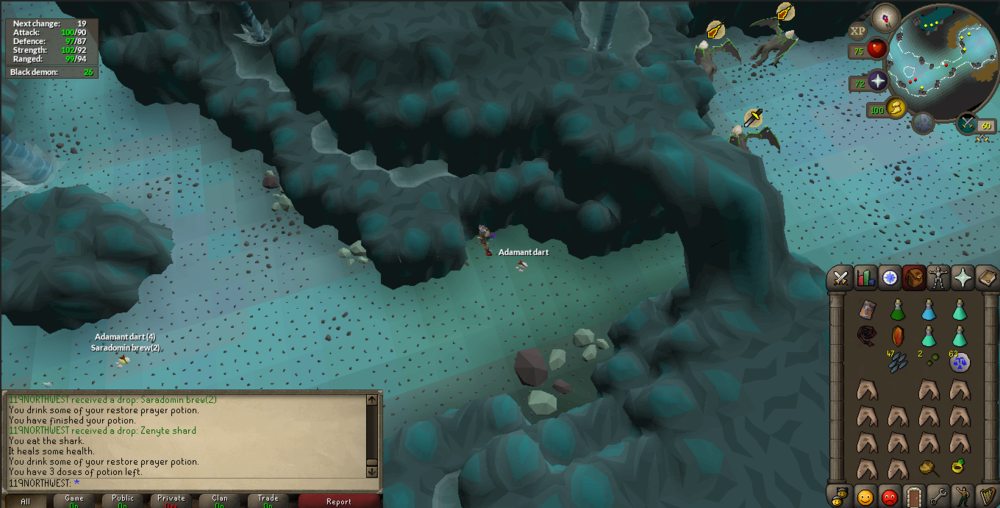Show the Worn Equipment tab
Image resolution: width=1000 pixels, height=508 pixels.
tap(938, 278)
